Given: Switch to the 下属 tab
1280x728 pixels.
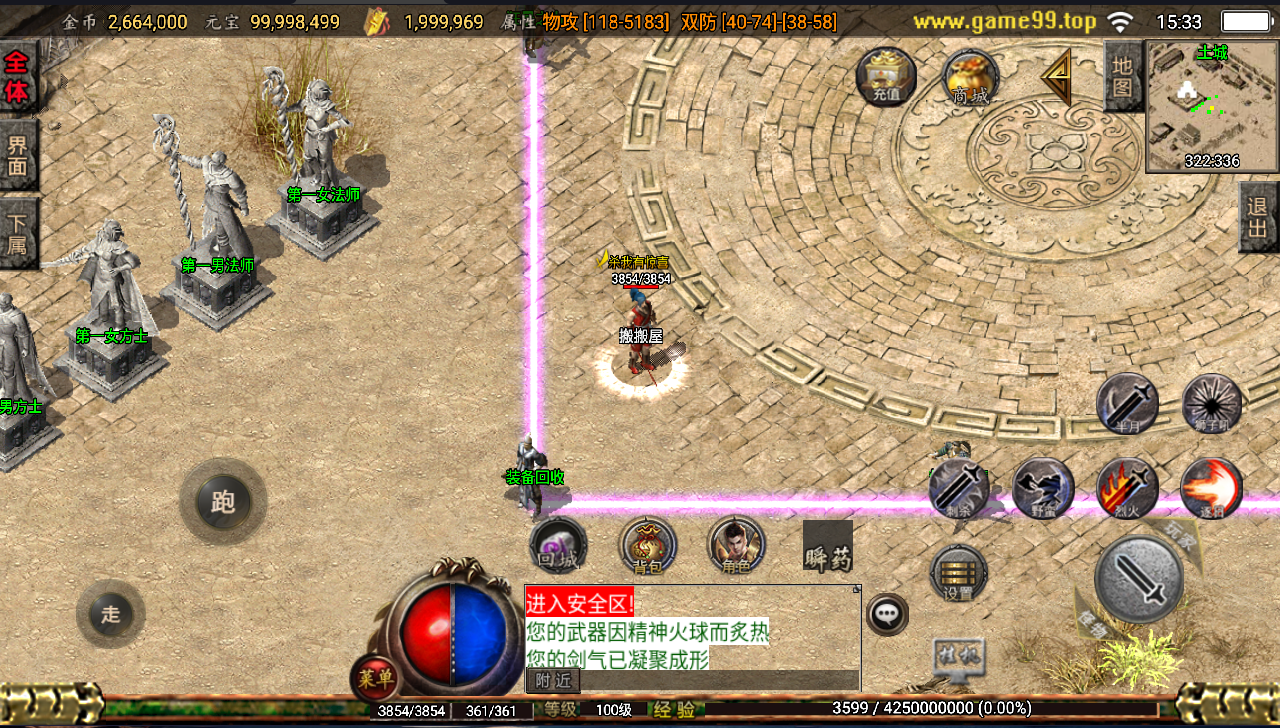Looking at the screenshot, I should pyautogui.click(x=17, y=233).
